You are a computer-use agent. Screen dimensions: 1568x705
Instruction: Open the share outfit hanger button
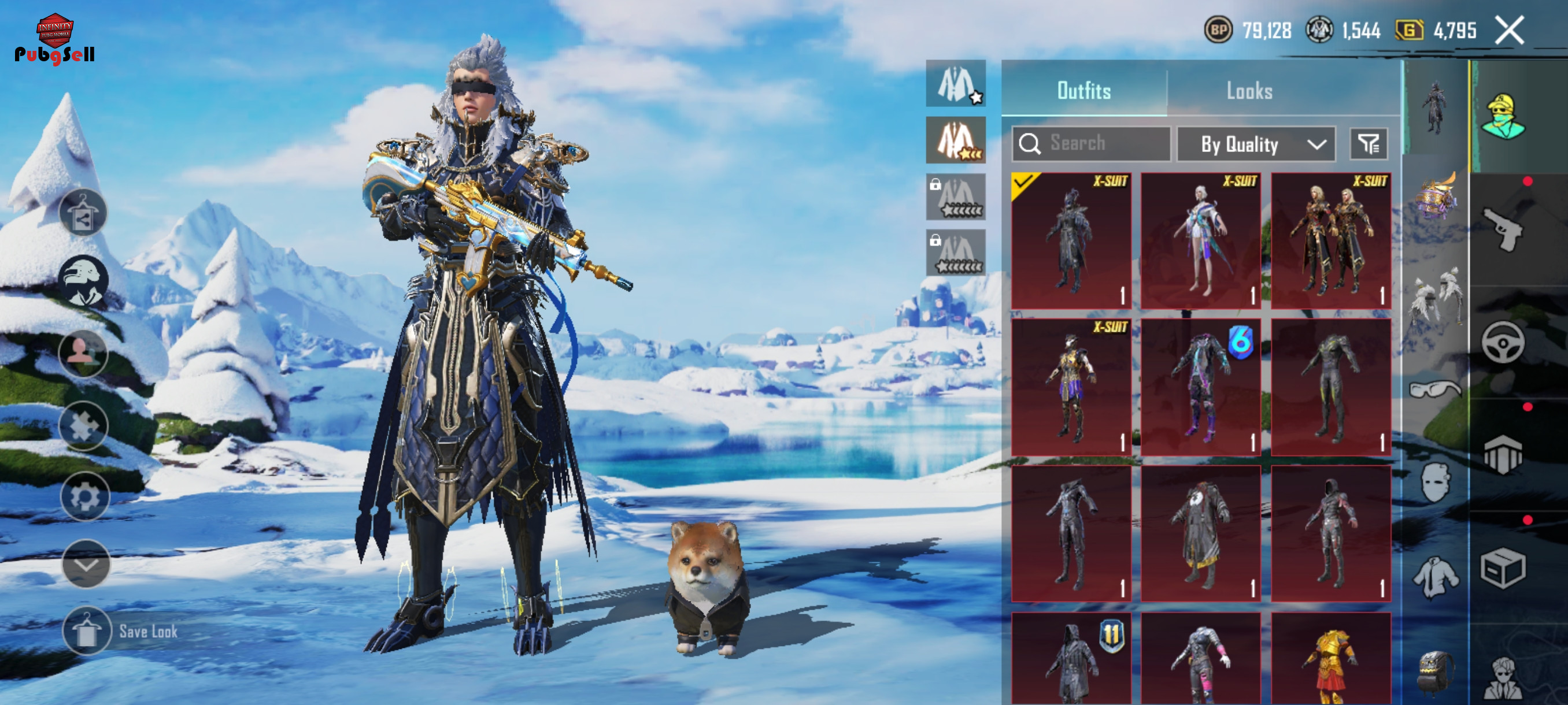[x=83, y=212]
